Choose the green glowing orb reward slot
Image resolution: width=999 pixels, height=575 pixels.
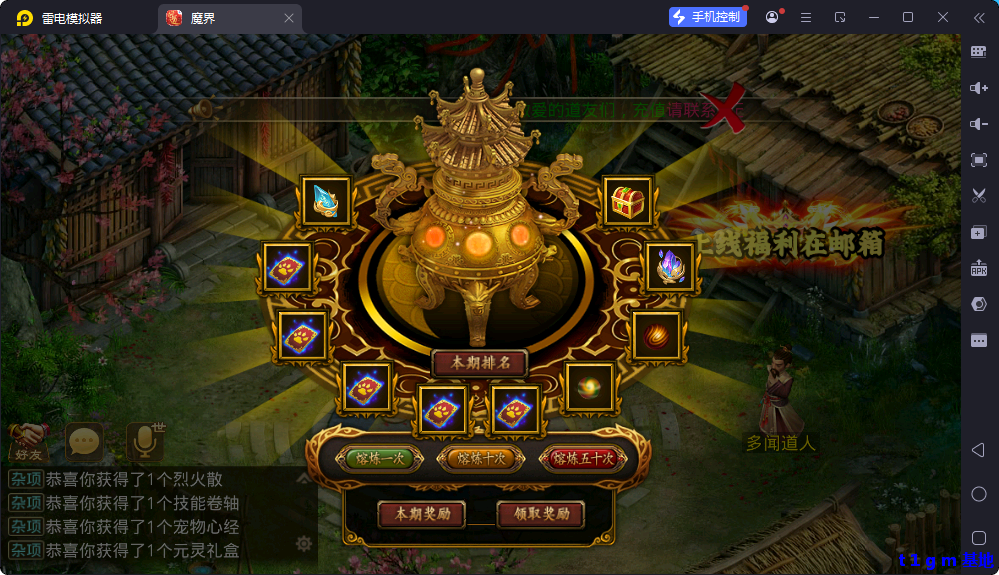point(589,387)
